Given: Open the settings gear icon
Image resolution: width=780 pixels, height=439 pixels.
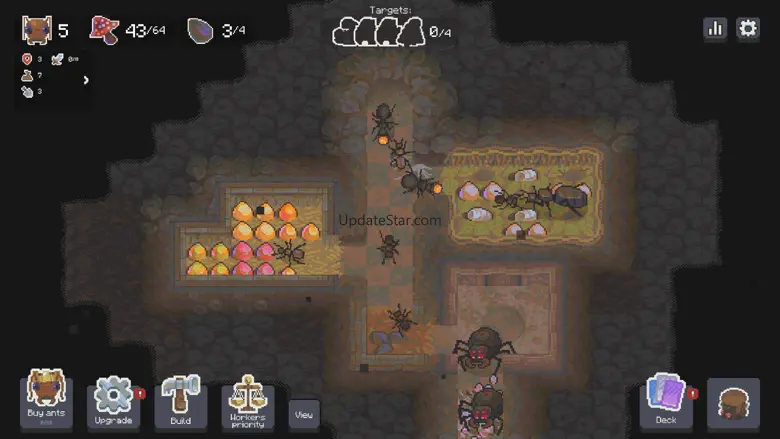Looking at the screenshot, I should (x=748, y=29).
